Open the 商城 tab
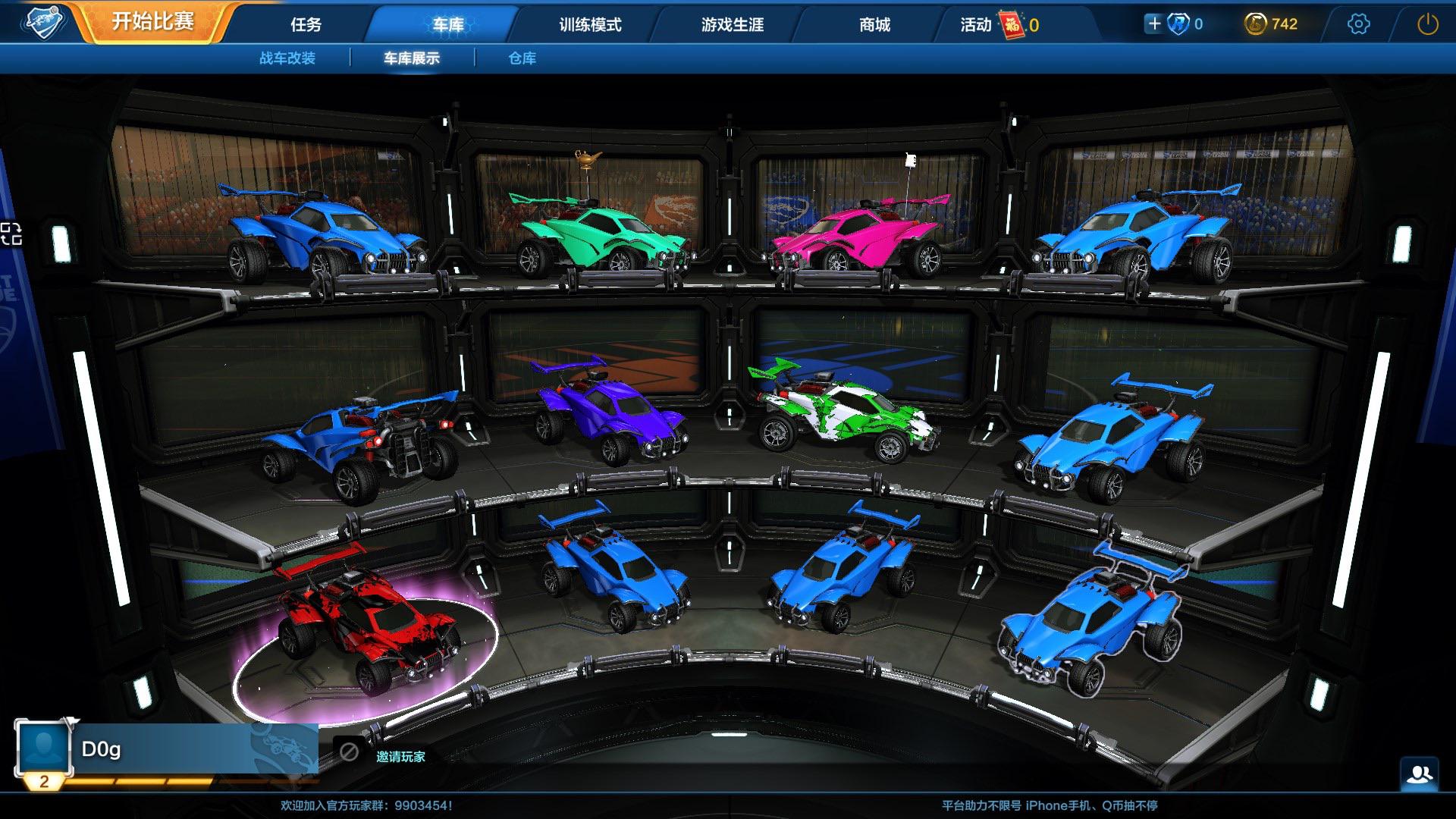Screen dimensions: 1456x819 (874, 25)
